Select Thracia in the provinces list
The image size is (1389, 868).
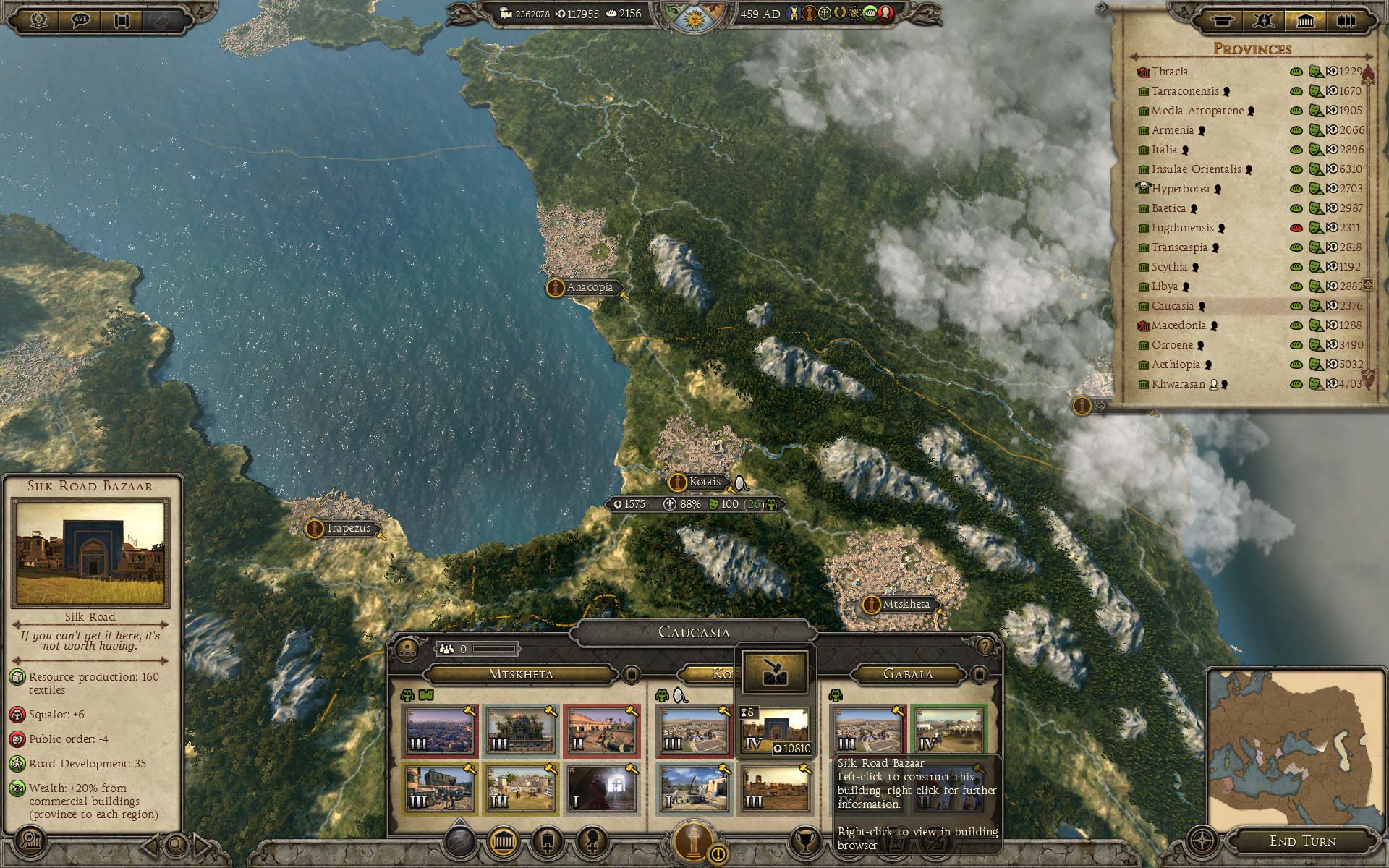click(1169, 72)
